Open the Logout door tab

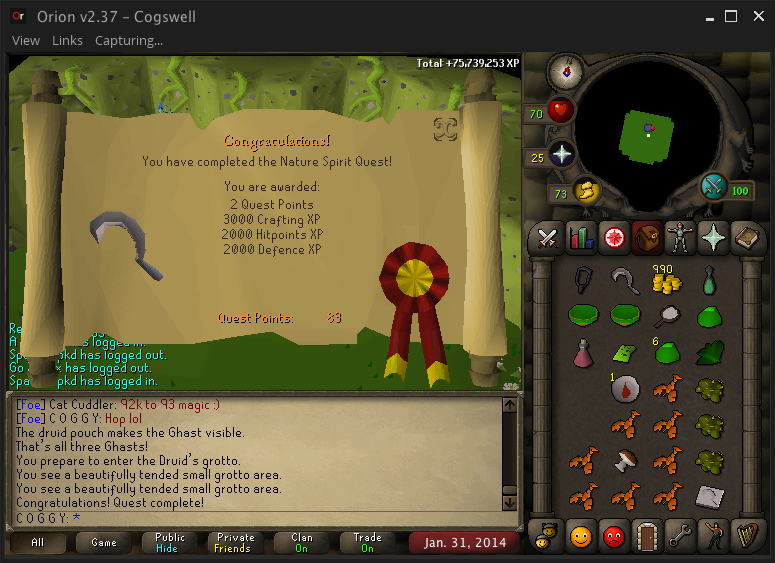[x=646, y=536]
